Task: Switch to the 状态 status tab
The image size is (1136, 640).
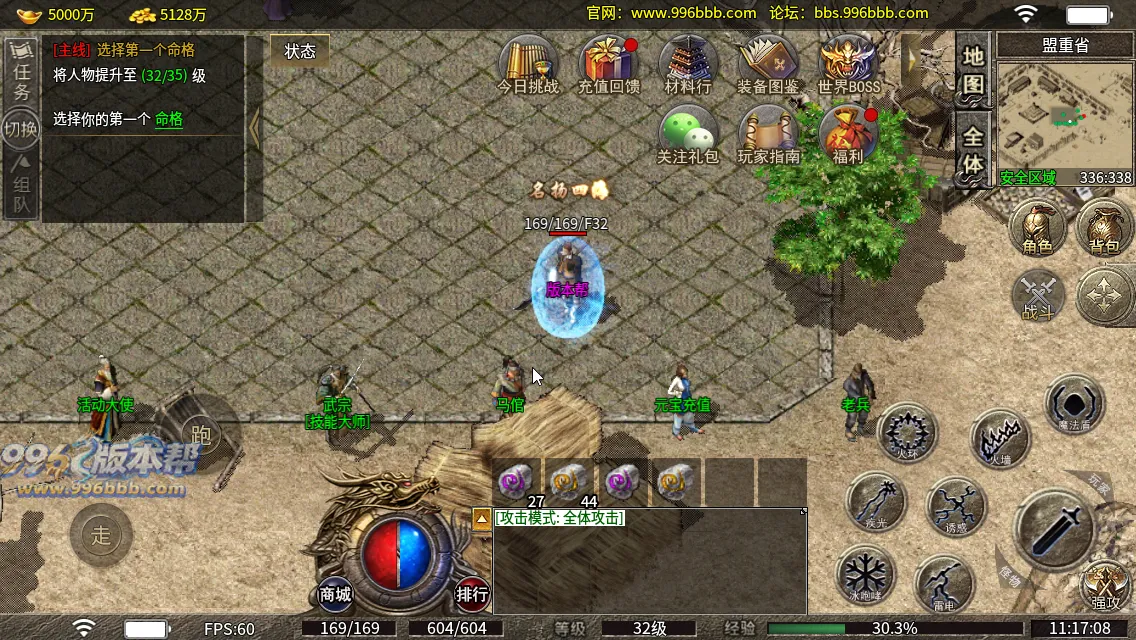Action: coord(300,51)
